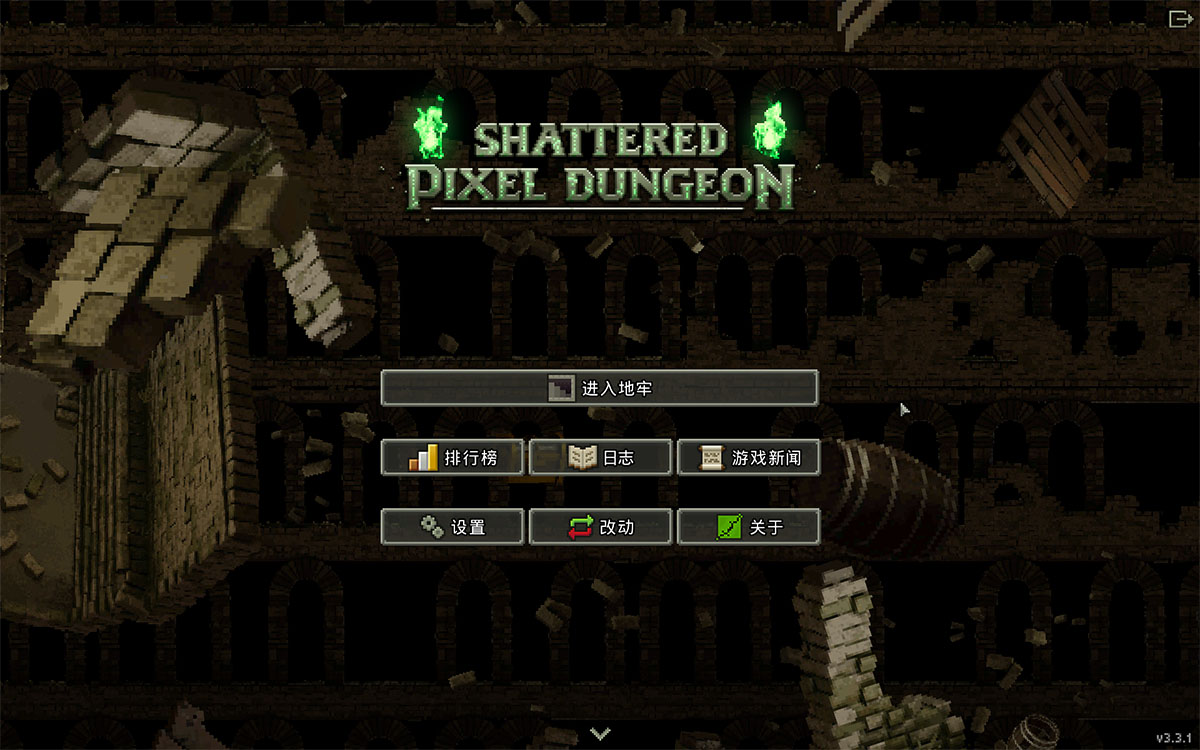Open the 关于 about page
Image resolution: width=1200 pixels, height=750 pixels.
coord(748,527)
